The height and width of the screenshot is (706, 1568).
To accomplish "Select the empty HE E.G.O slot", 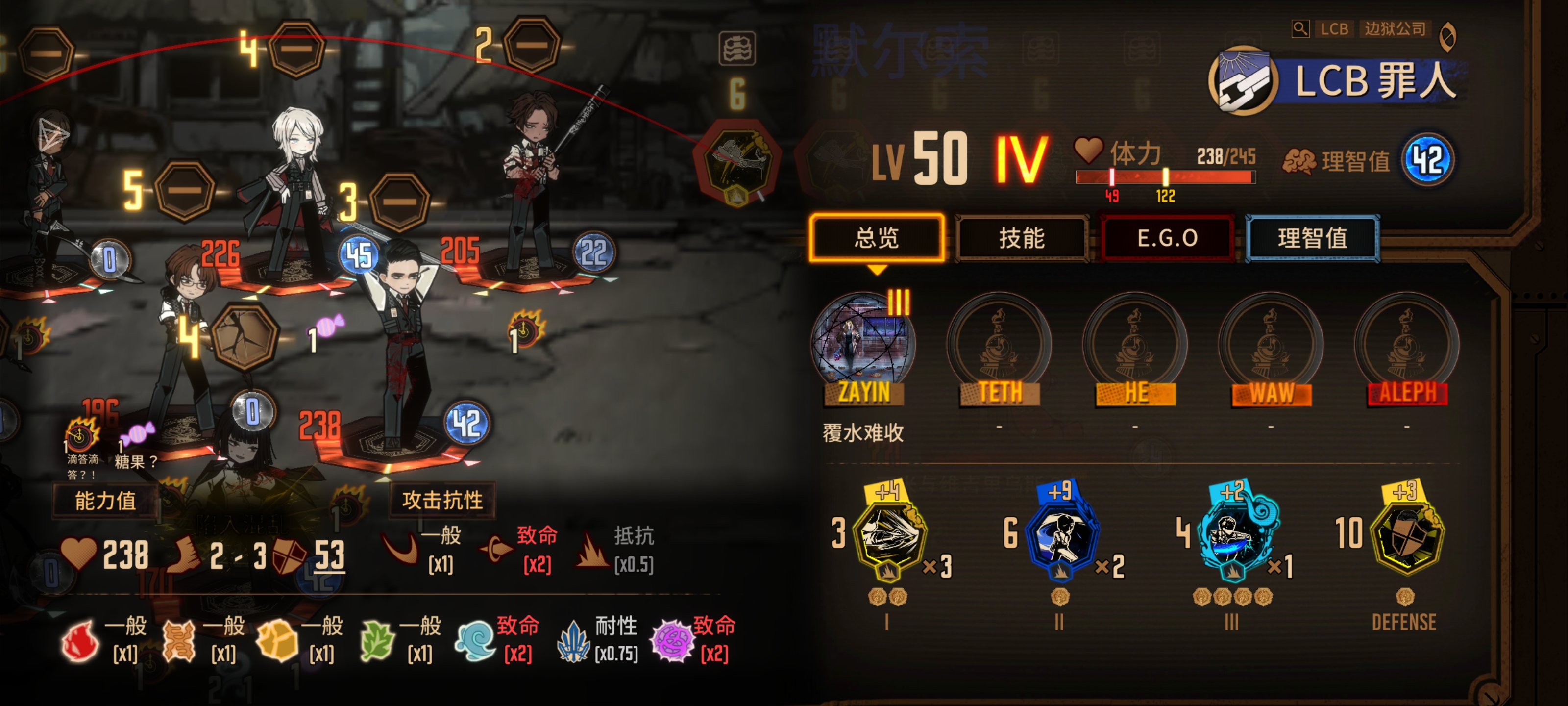I will click(1135, 344).
